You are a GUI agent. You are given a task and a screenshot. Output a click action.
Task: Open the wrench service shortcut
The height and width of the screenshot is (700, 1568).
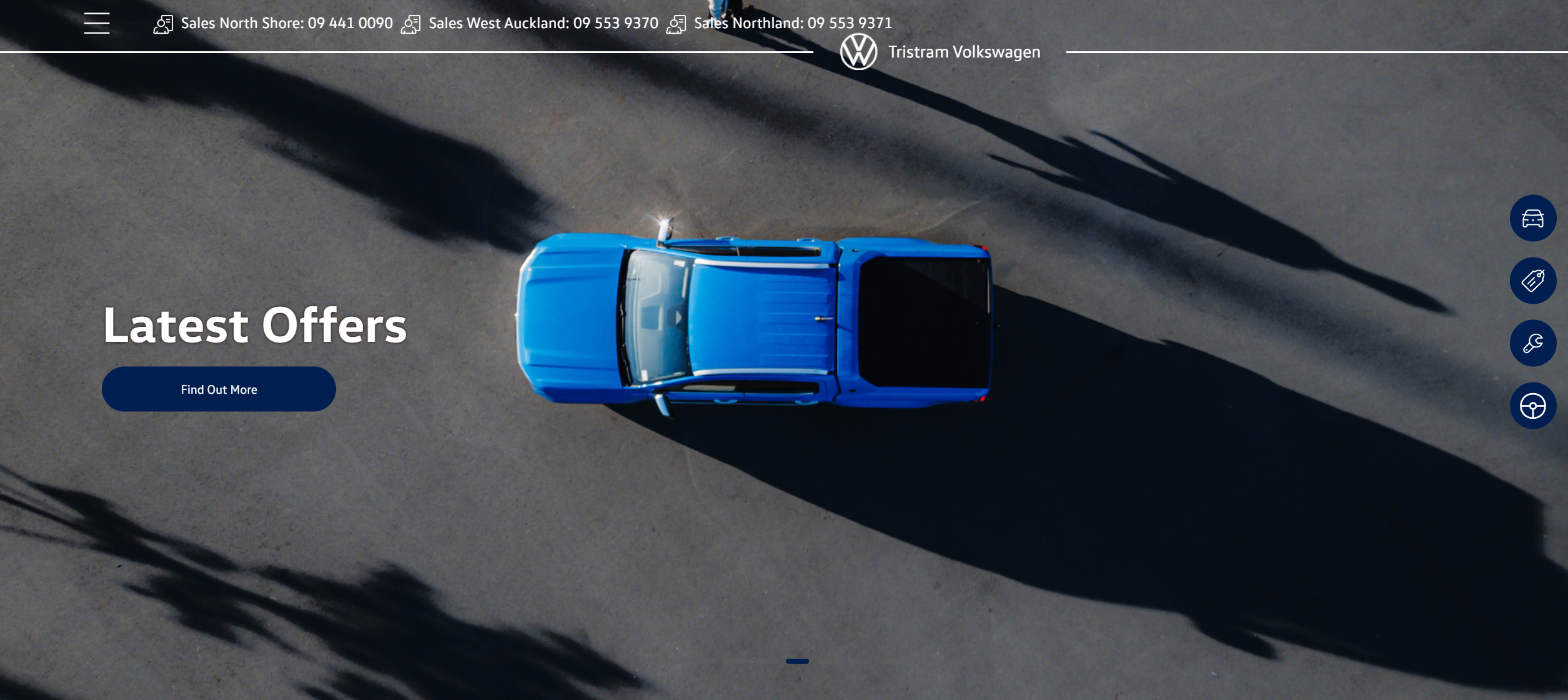coord(1532,343)
